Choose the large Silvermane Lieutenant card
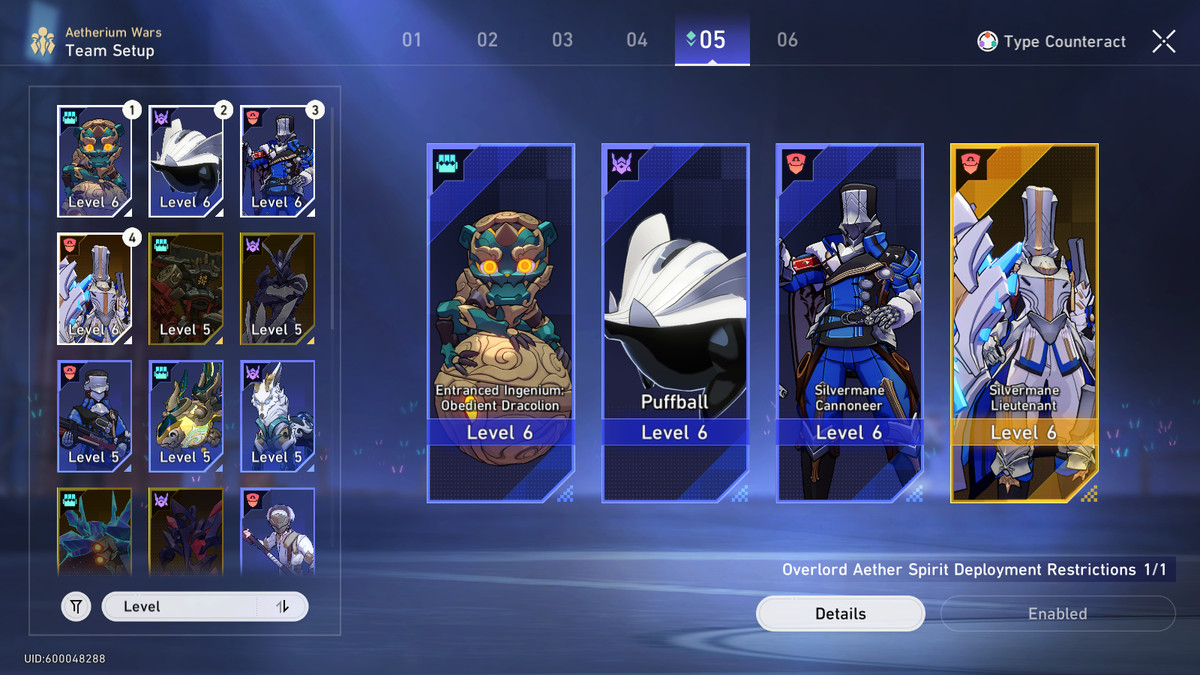 point(1024,322)
